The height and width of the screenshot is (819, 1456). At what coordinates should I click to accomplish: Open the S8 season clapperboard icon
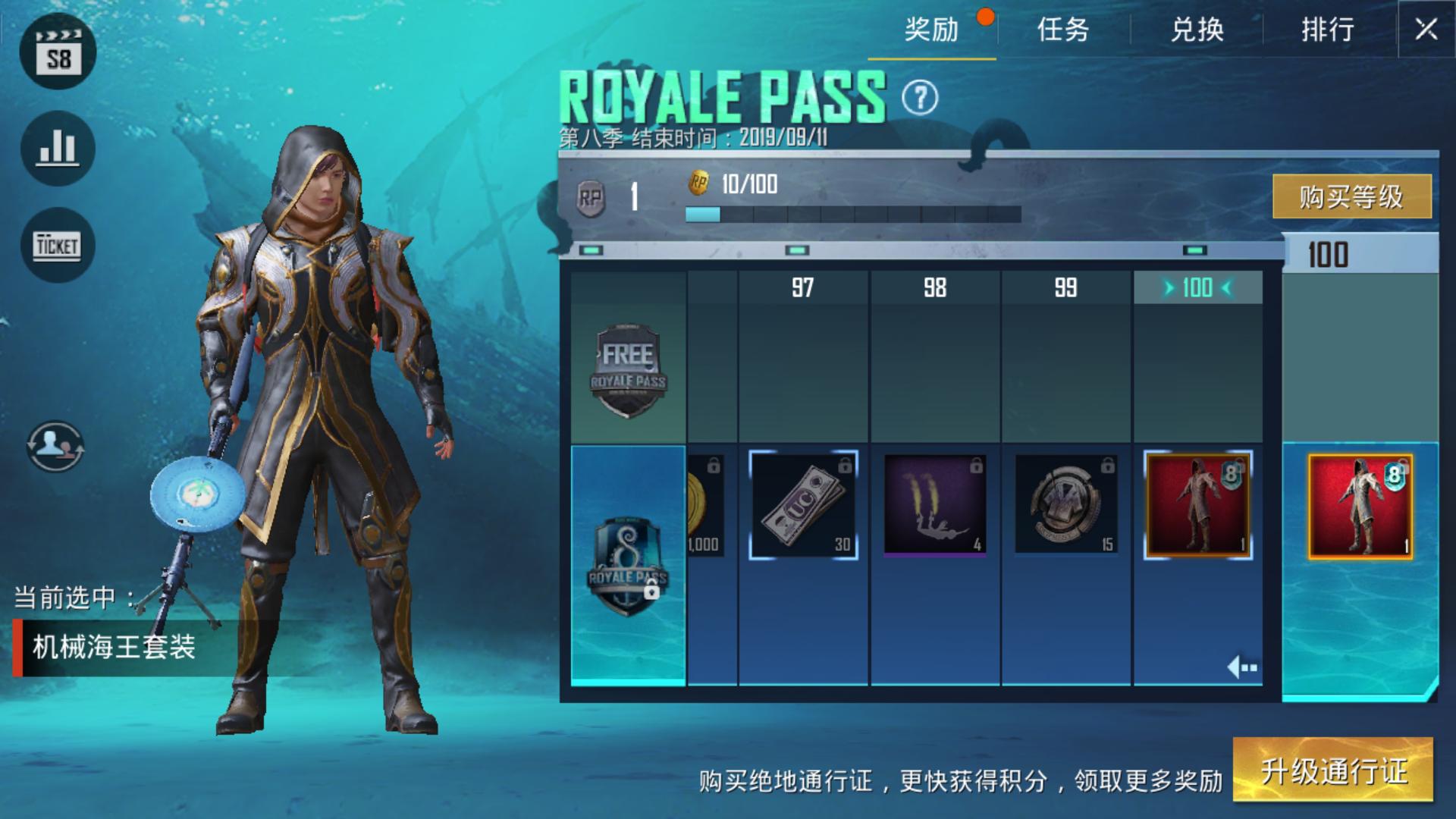58,52
